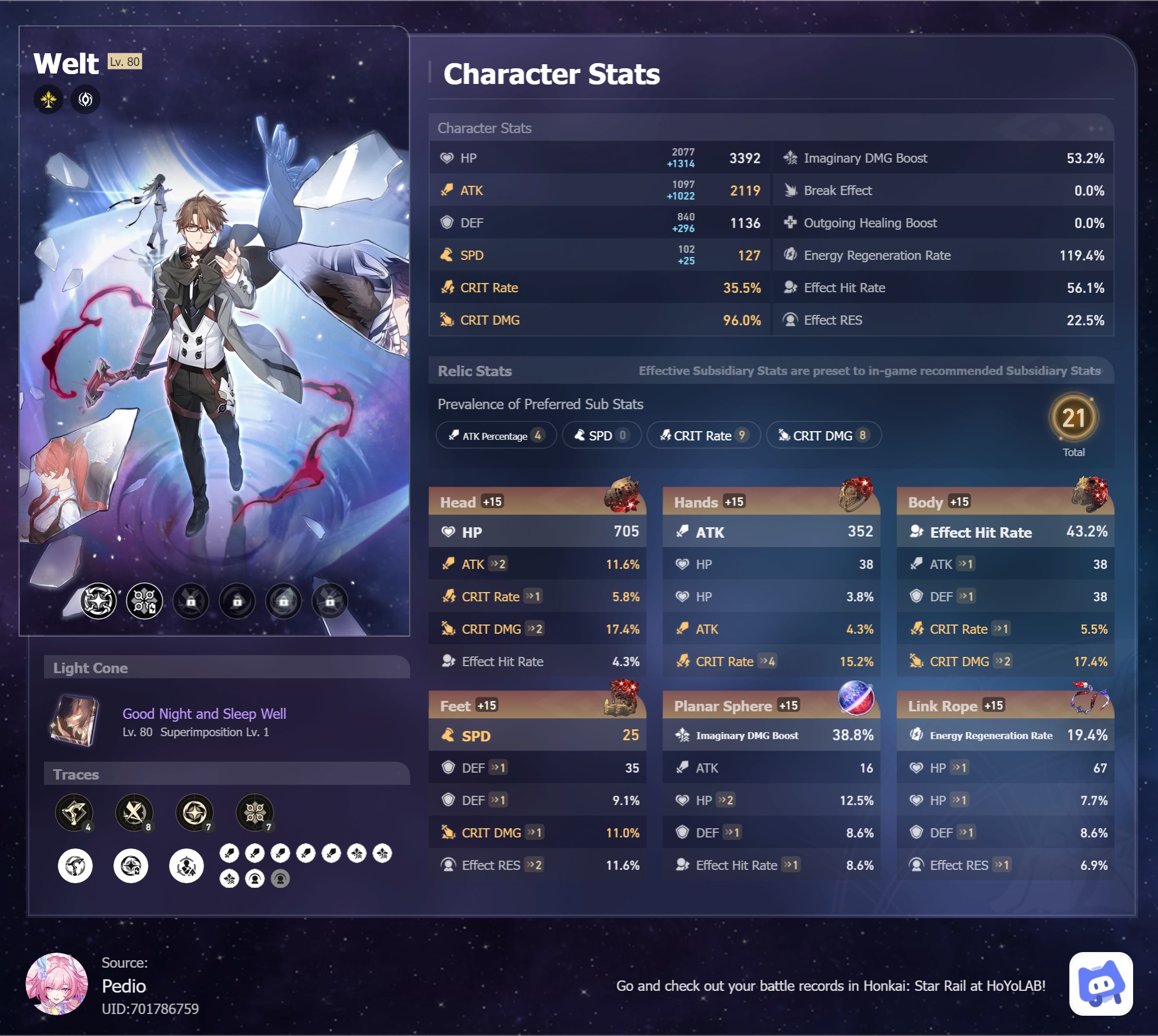Inspect the Hands relic icon
Viewport: 1158px width, 1036px height.
pyautogui.click(x=856, y=494)
